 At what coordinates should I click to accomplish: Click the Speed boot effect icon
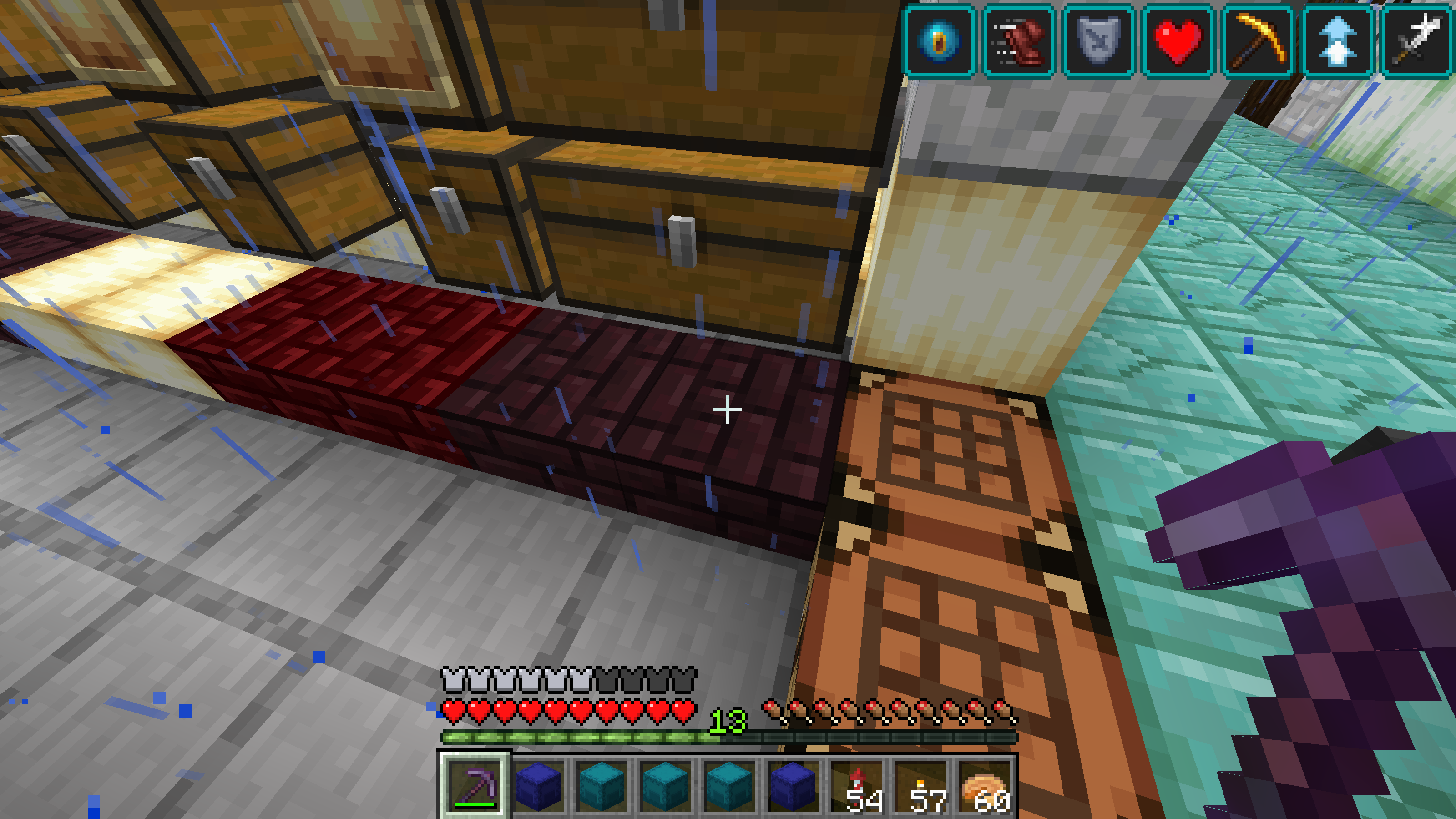tap(1019, 41)
